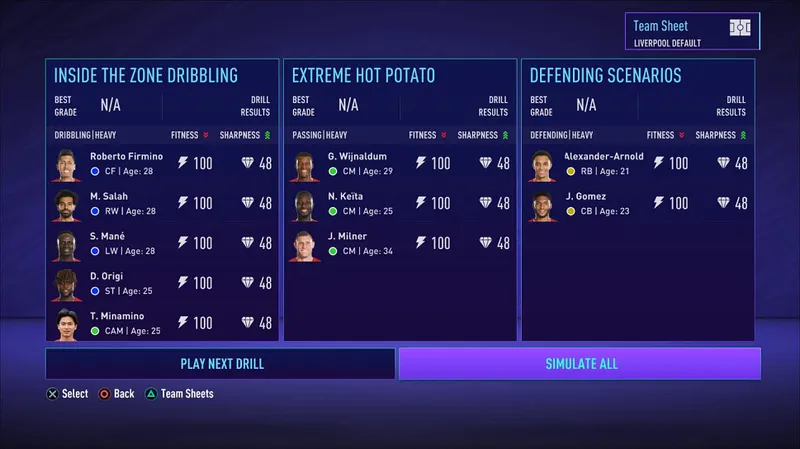The image size is (800, 449).
Task: Pick M. Salah in the dribbling drill
Action: click(x=162, y=203)
